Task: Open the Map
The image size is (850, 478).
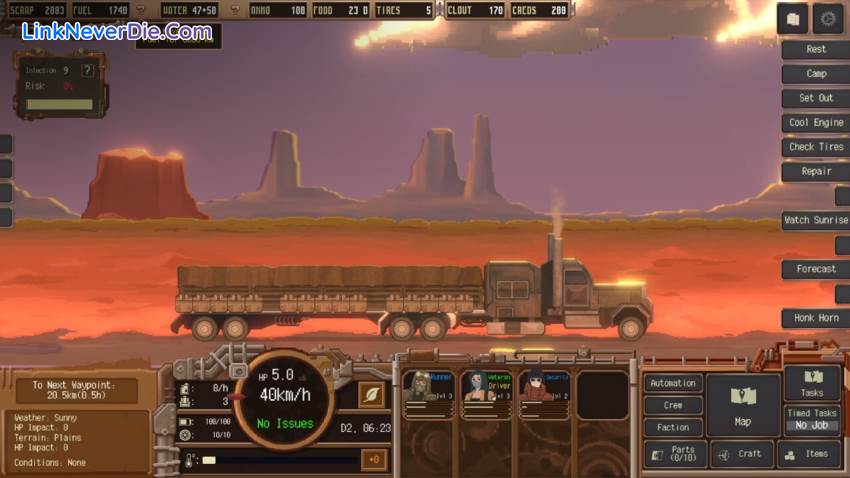Action: click(x=743, y=405)
